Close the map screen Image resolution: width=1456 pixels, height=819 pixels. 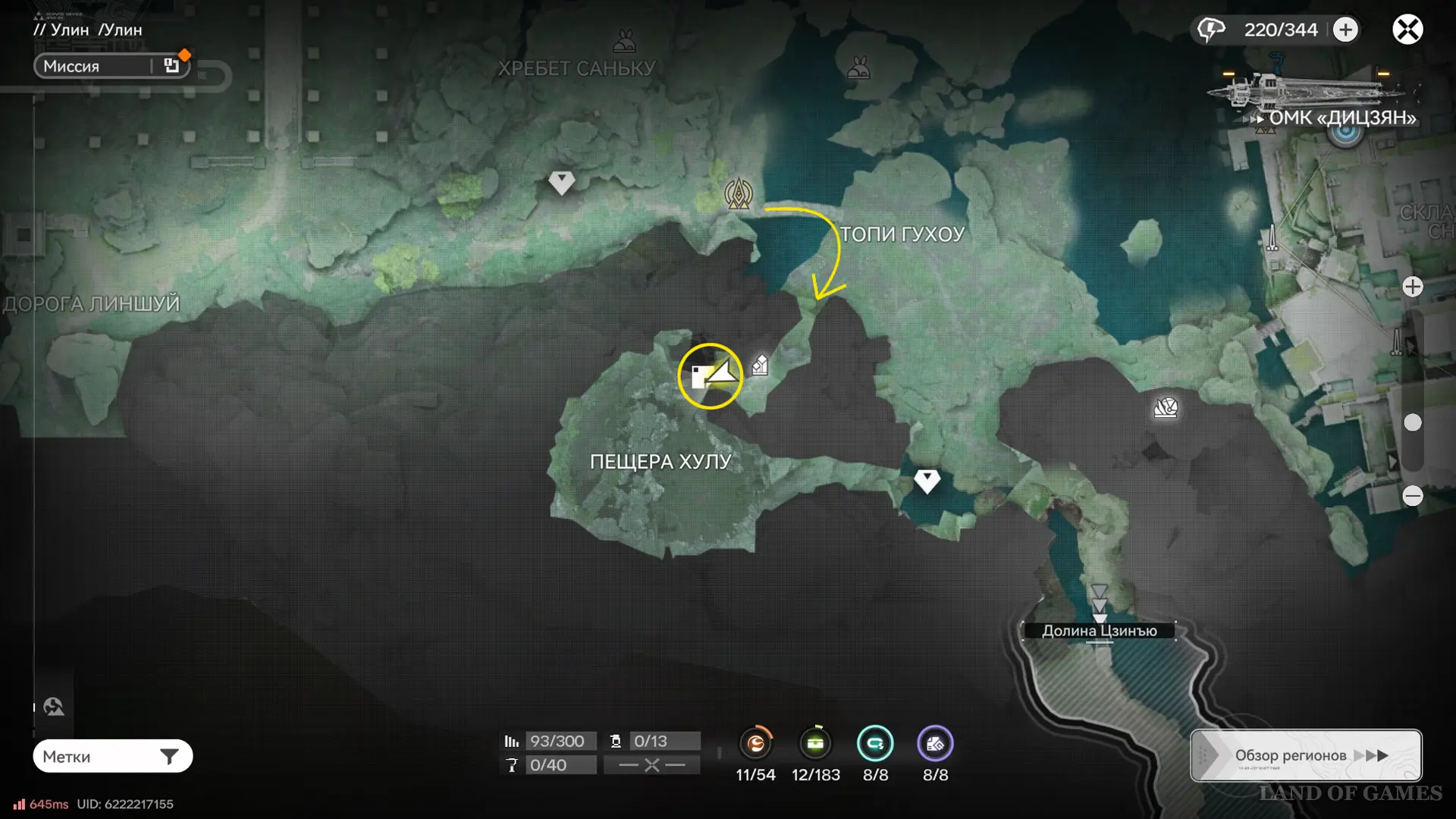pos(1407,30)
